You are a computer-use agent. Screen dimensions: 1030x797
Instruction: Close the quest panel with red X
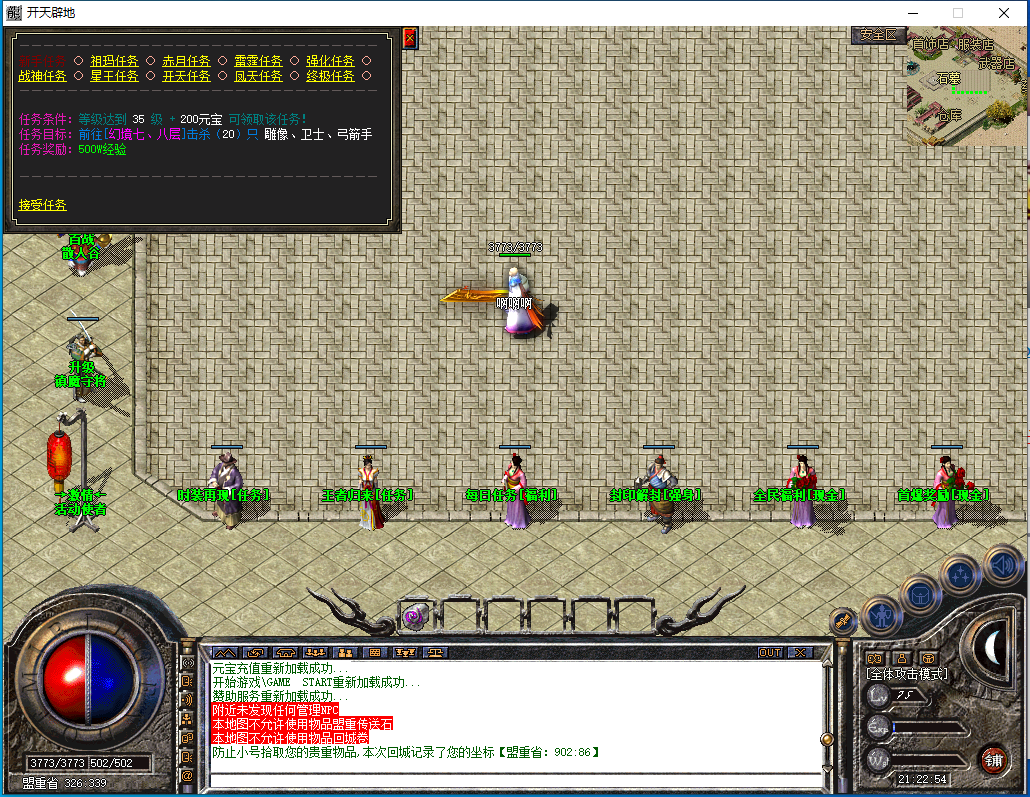coord(409,38)
